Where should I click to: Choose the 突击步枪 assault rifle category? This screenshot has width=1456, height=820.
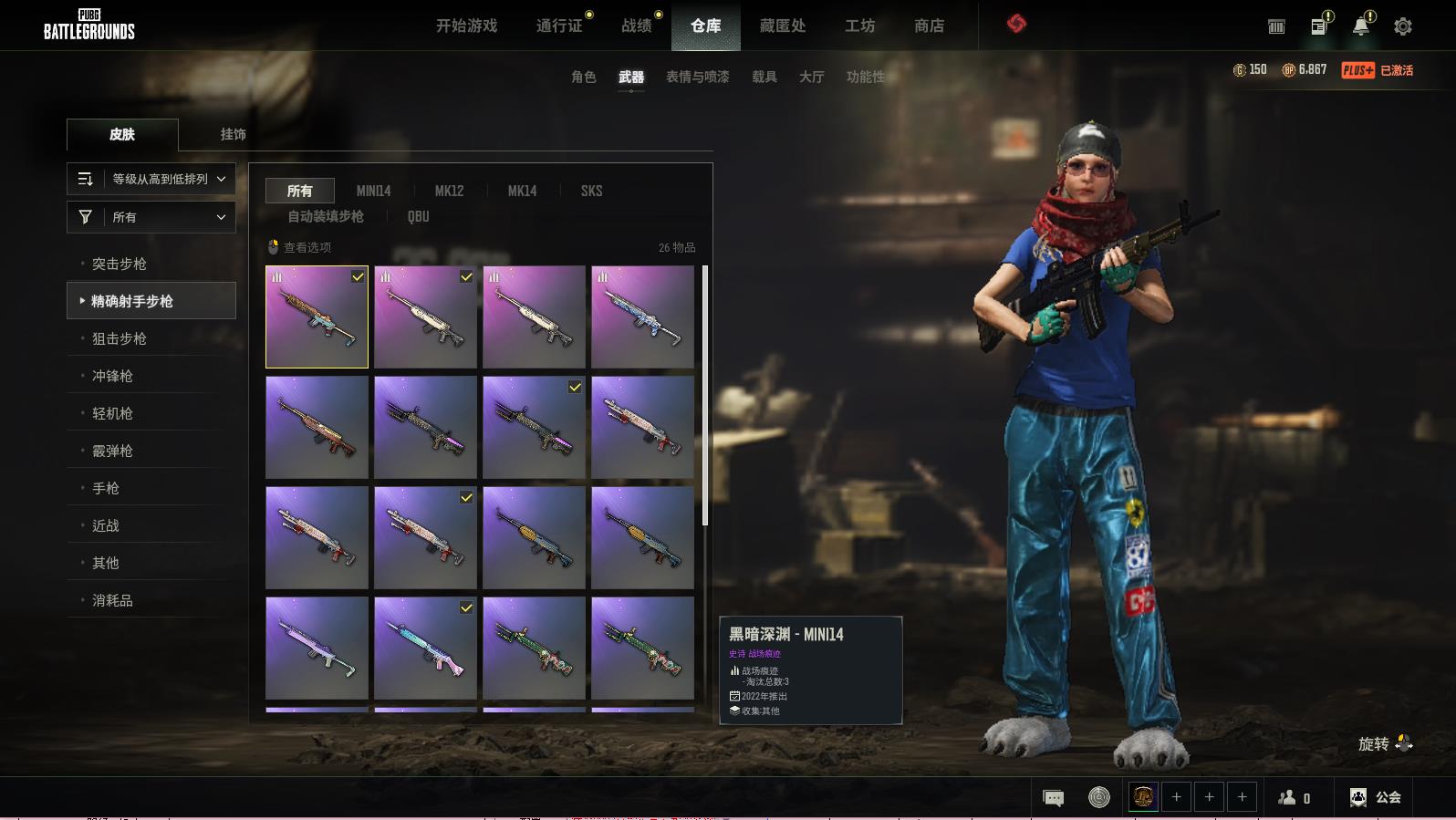[x=120, y=264]
